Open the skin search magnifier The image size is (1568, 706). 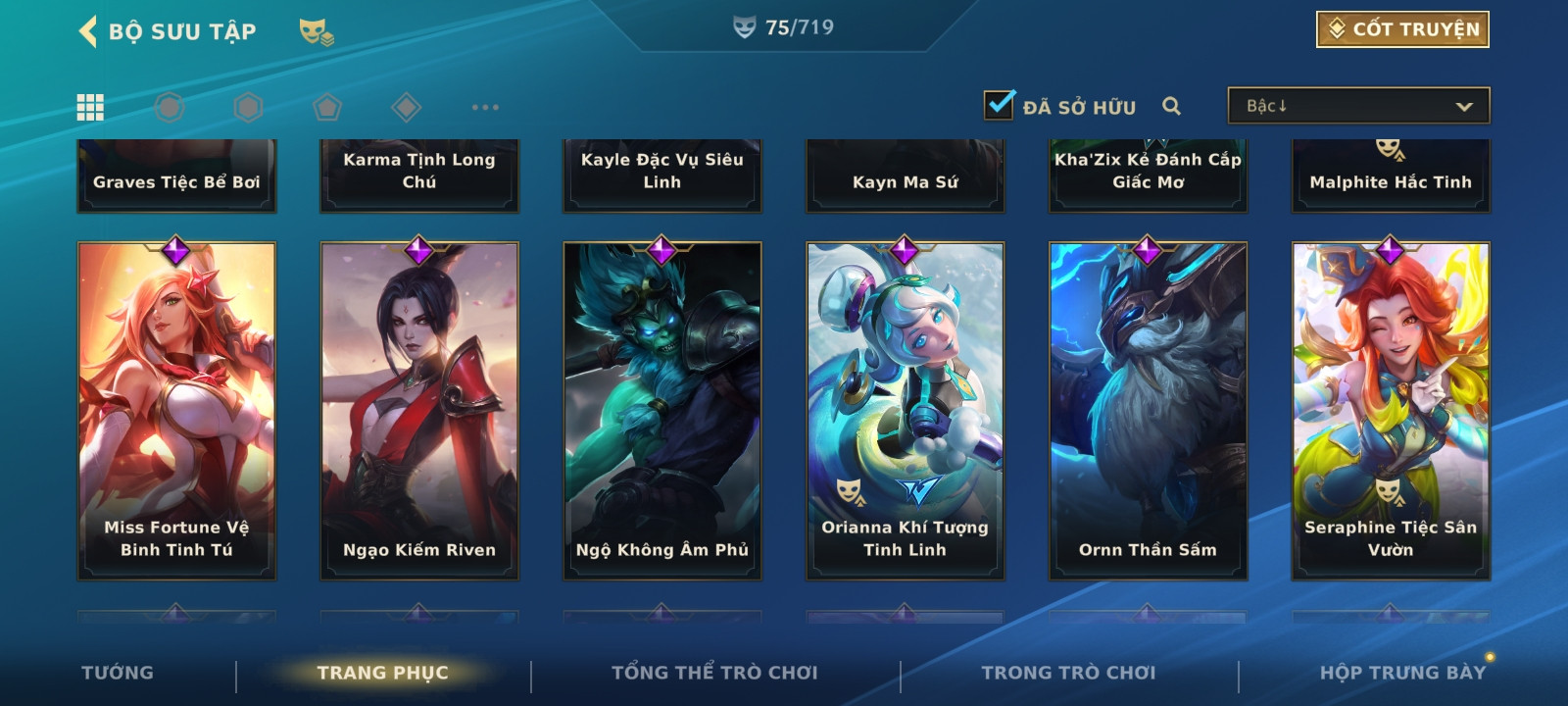[x=1171, y=106]
